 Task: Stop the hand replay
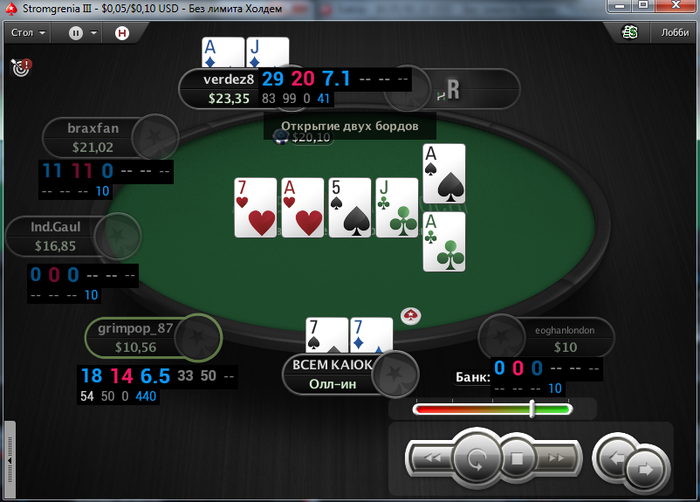(x=518, y=459)
